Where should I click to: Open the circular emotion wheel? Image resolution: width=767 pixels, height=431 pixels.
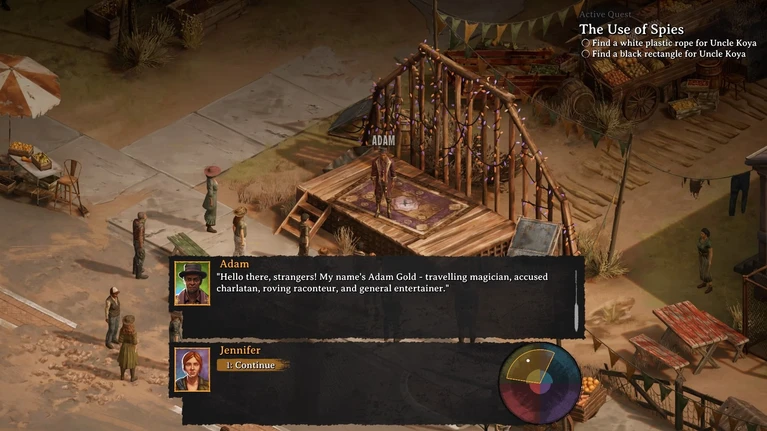tap(540, 382)
